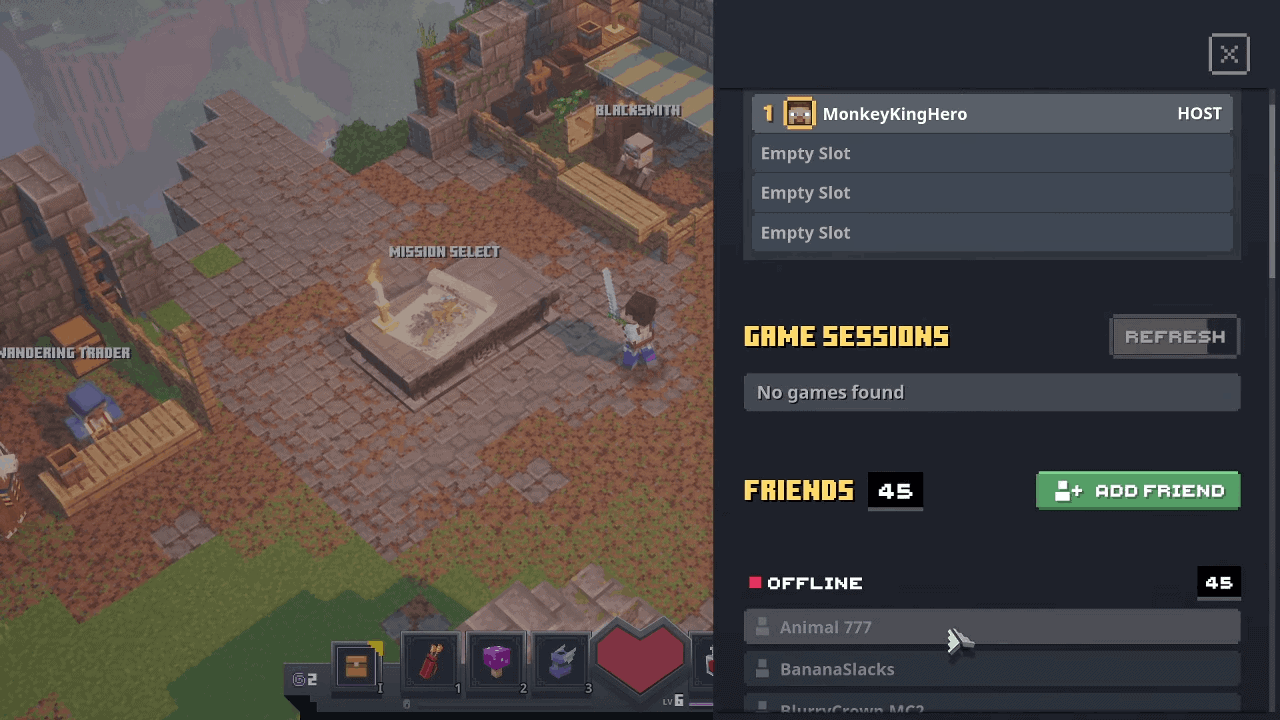Image resolution: width=1280 pixels, height=720 pixels.
Task: Click the green Add Friend button
Action: click(x=1138, y=491)
